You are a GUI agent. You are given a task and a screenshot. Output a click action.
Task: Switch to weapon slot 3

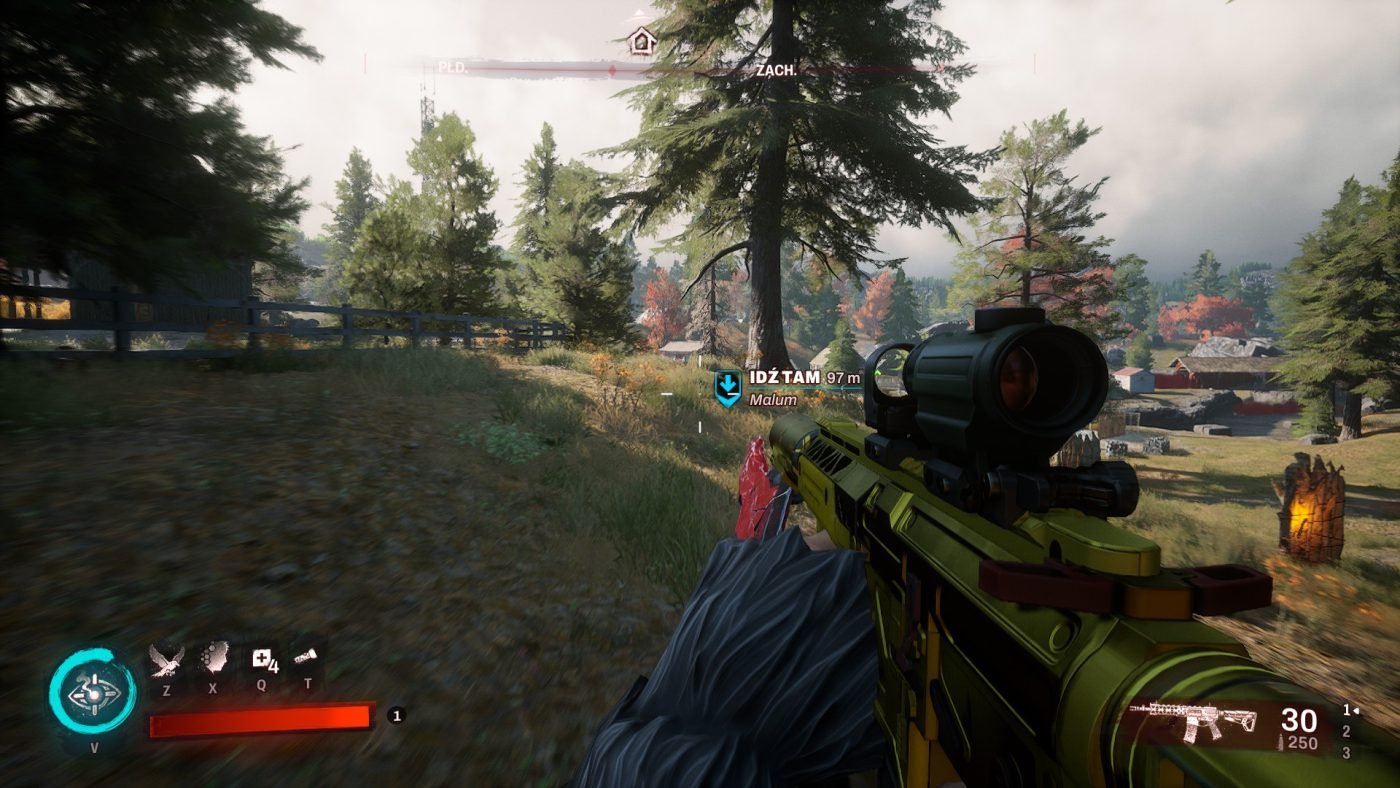pyautogui.click(x=1347, y=752)
